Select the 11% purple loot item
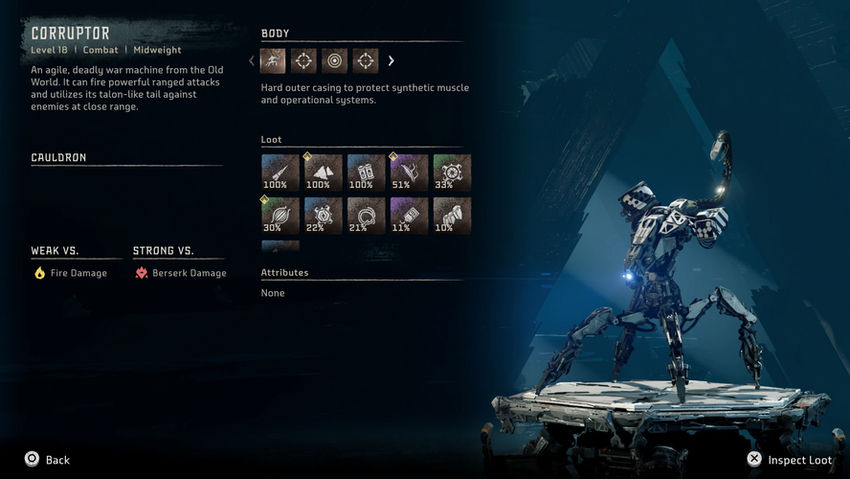The image size is (850, 479). pos(409,215)
